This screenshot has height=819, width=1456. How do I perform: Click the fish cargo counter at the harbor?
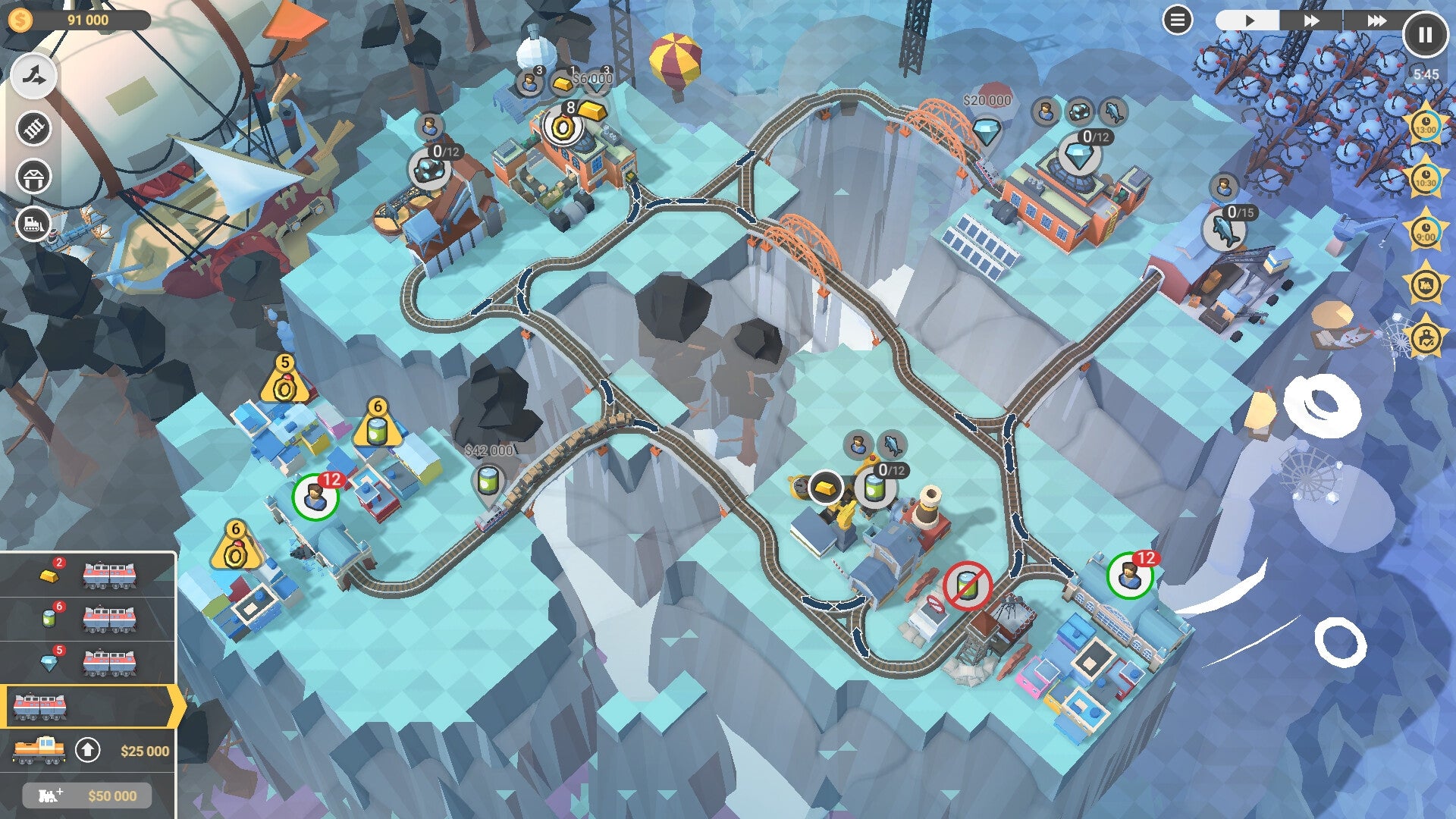1225,229
